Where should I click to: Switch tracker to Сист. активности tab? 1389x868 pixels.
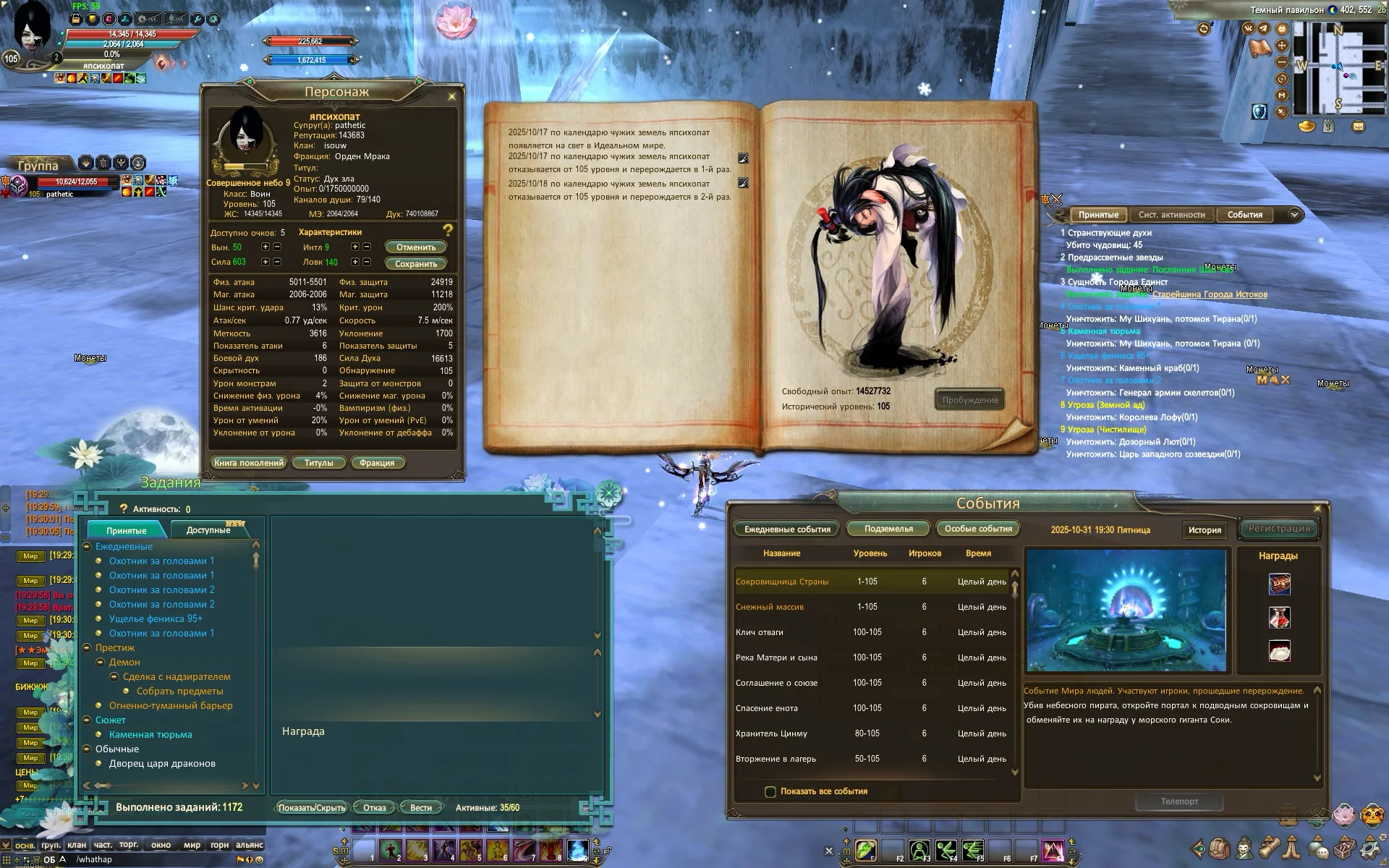[1171, 215]
